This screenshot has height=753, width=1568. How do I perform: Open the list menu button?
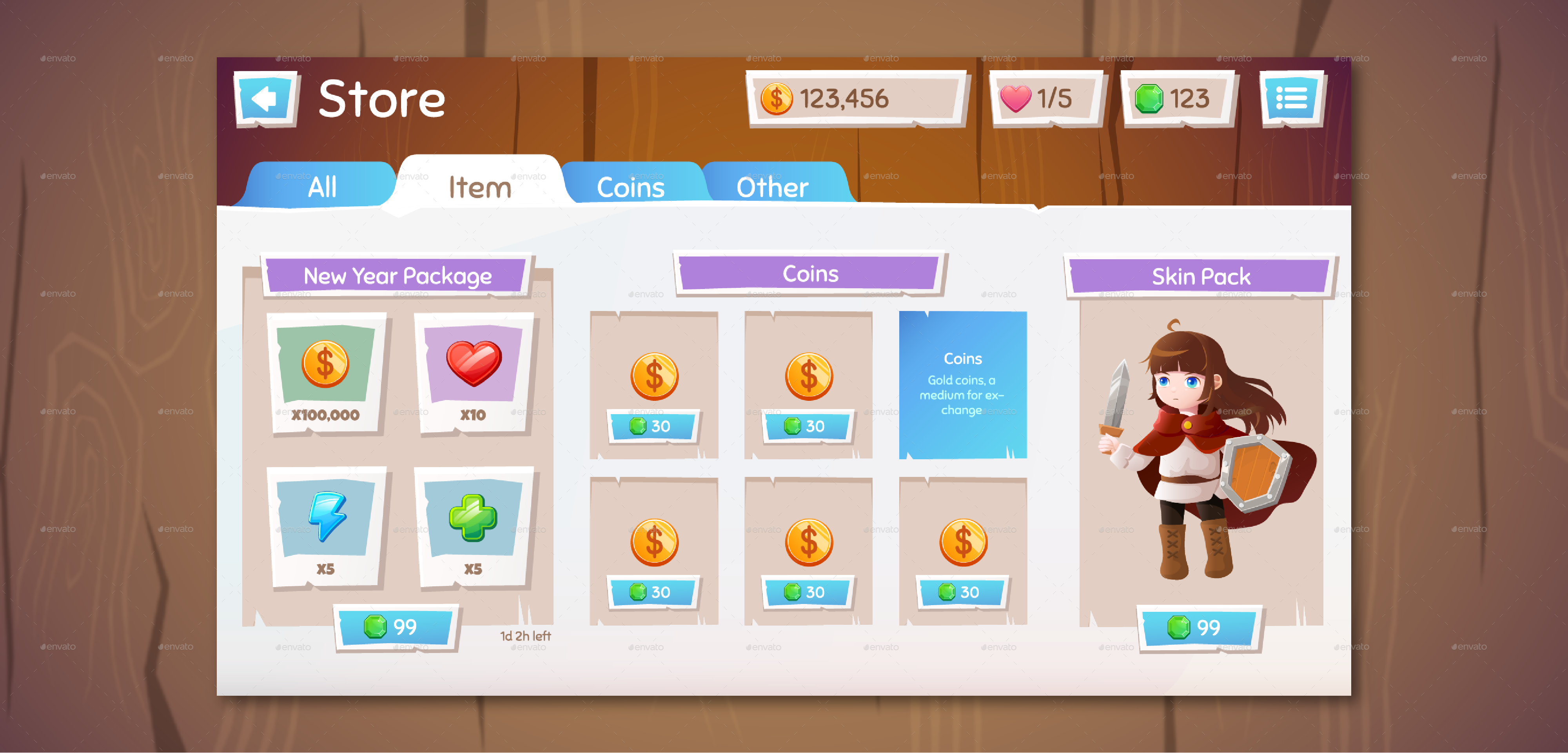click(1292, 99)
